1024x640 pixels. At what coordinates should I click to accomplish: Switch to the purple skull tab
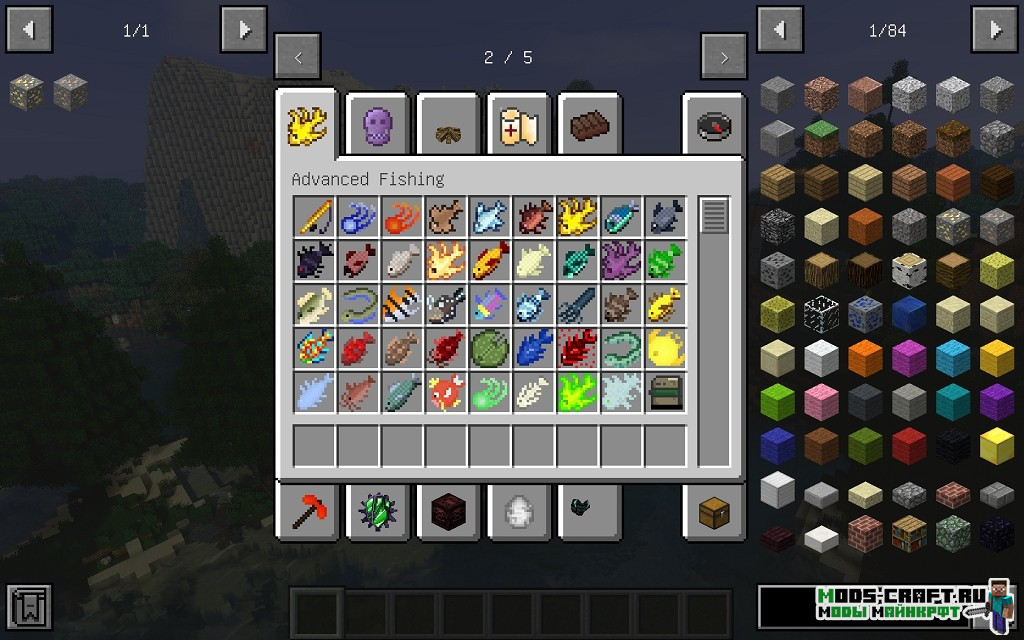pyautogui.click(x=378, y=125)
